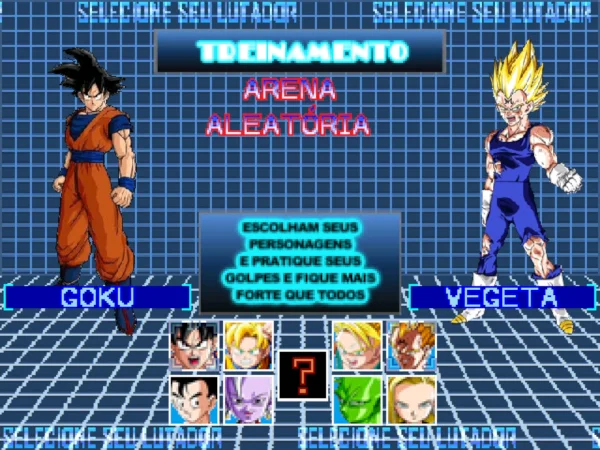
Task: Select the blonde Android 18 portrait
Action: [x=411, y=399]
